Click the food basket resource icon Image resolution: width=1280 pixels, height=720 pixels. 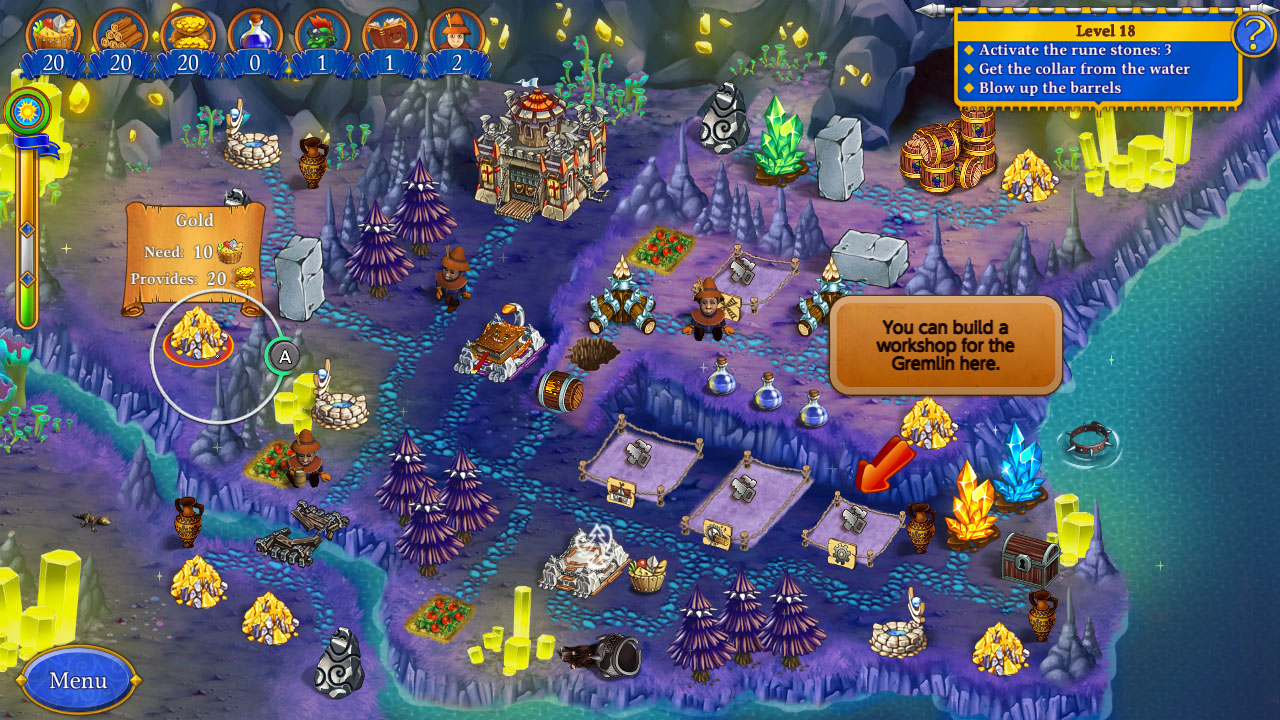50,29
